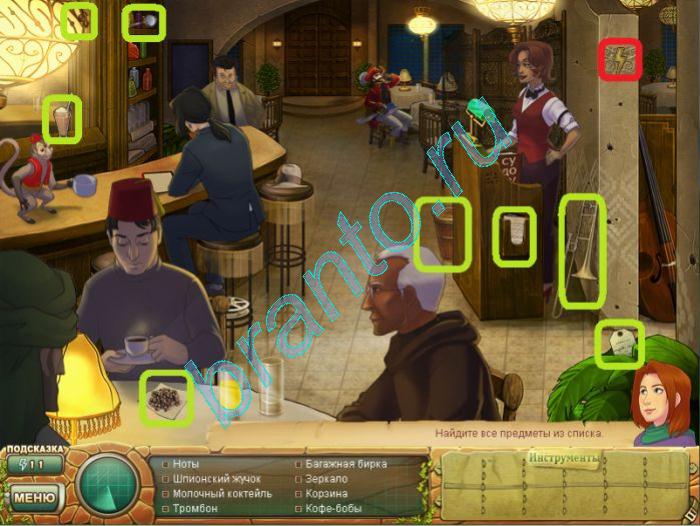Select Багажная бирка list entry

(x=344, y=465)
